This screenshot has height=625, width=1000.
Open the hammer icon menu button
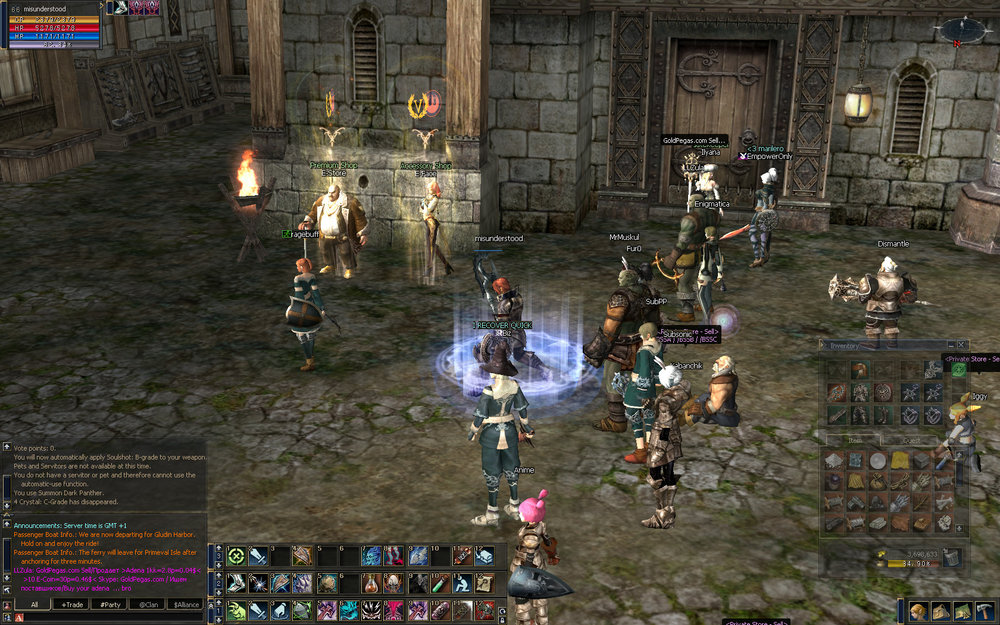(984, 611)
